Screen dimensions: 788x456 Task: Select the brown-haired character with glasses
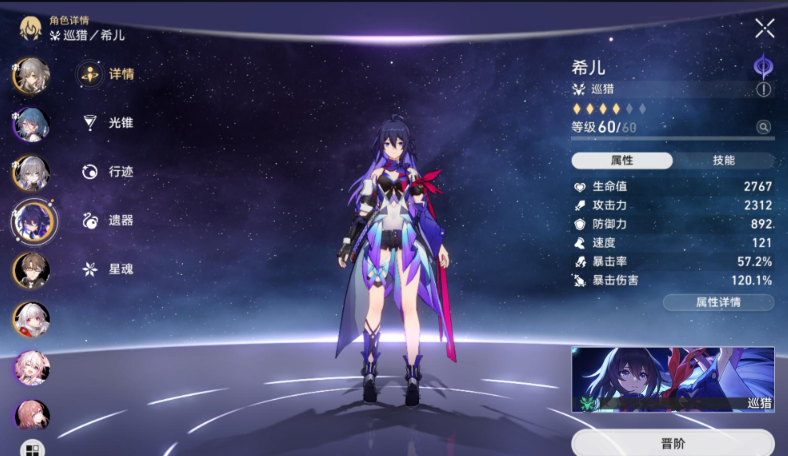(31, 270)
